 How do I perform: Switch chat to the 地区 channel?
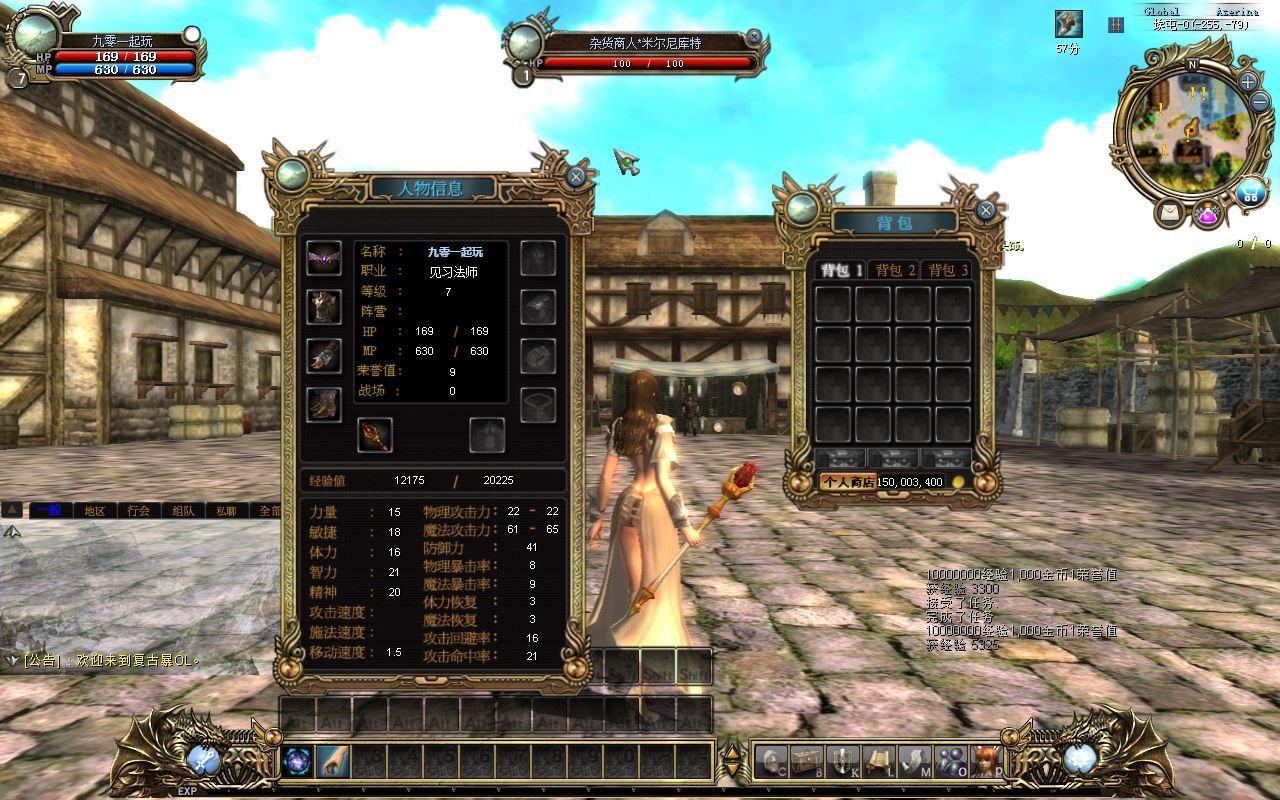pyautogui.click(x=95, y=510)
